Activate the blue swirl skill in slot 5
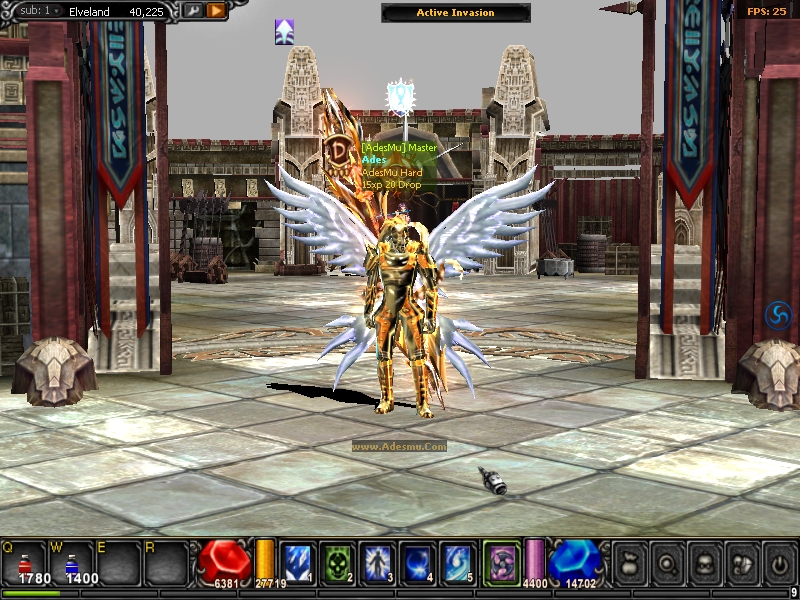Viewport: 800px width, 600px height. [x=457, y=563]
